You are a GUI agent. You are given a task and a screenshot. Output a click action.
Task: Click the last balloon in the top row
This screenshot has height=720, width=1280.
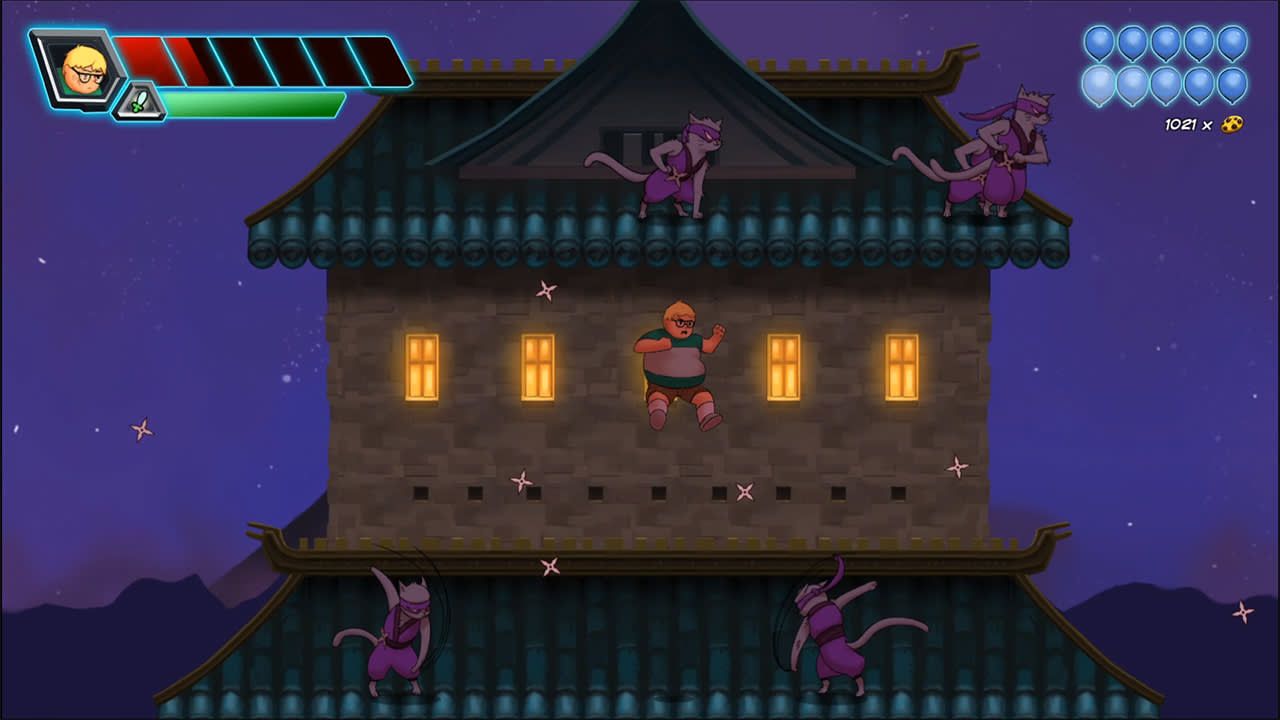pos(1233,43)
